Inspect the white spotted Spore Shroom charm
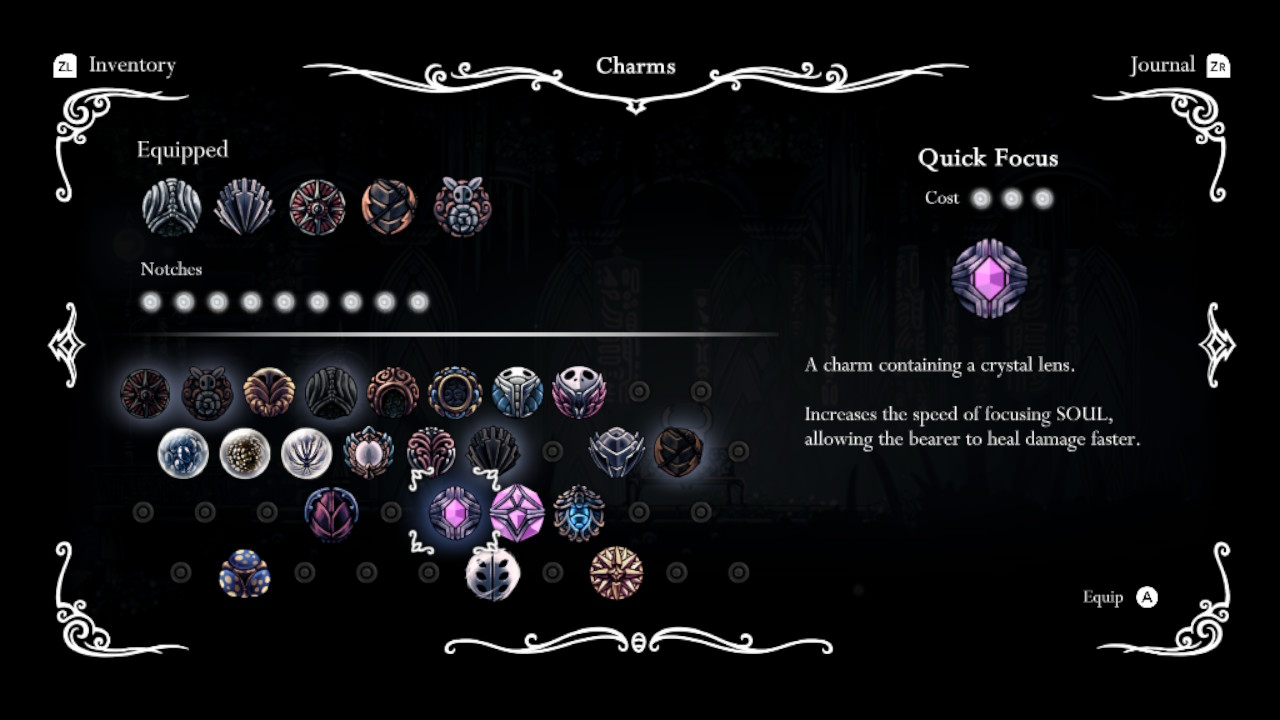1280x720 pixels. (x=245, y=452)
